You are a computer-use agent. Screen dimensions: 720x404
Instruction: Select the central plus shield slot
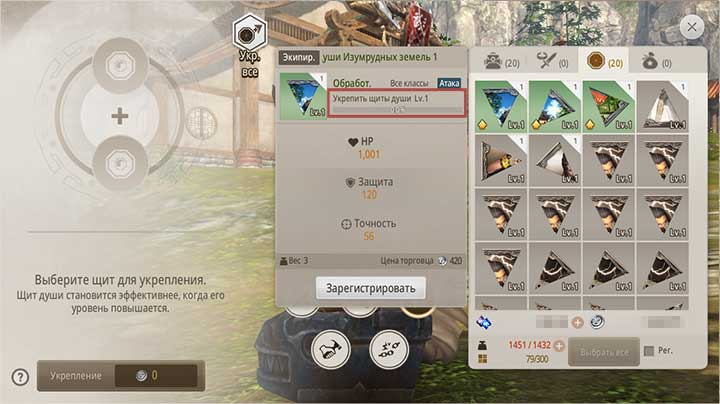coord(120,116)
